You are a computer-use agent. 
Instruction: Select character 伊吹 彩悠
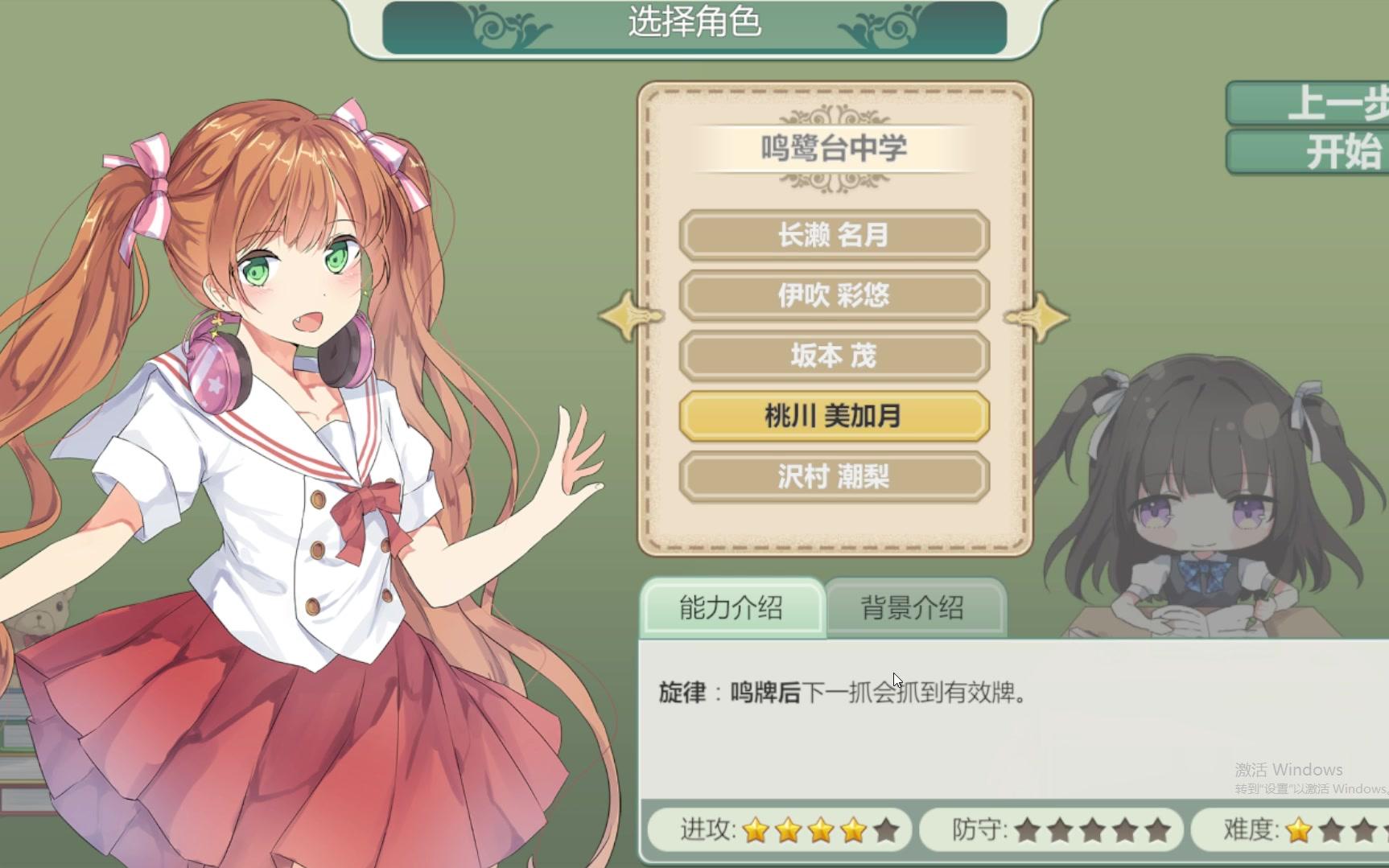[x=835, y=296]
